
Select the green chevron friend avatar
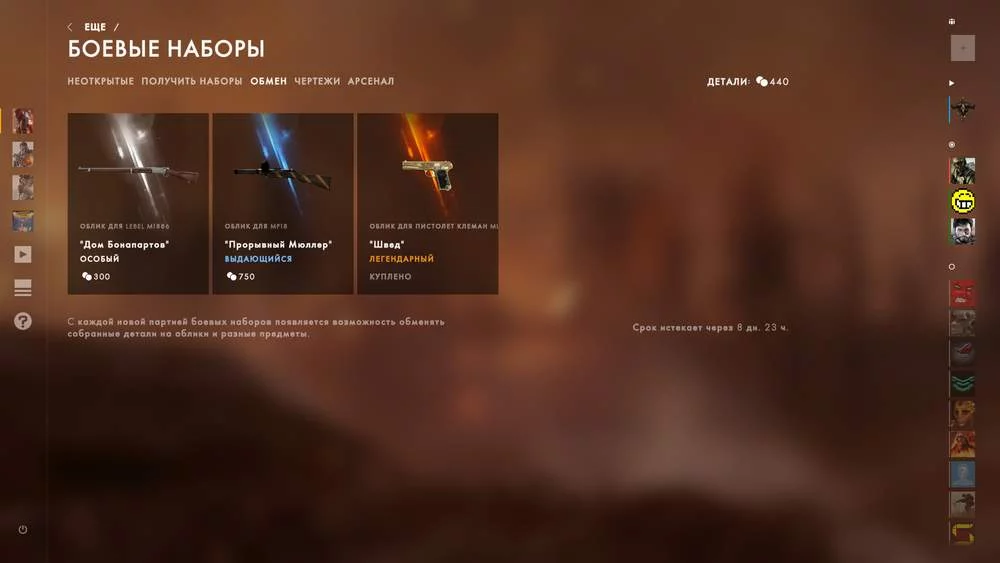962,383
